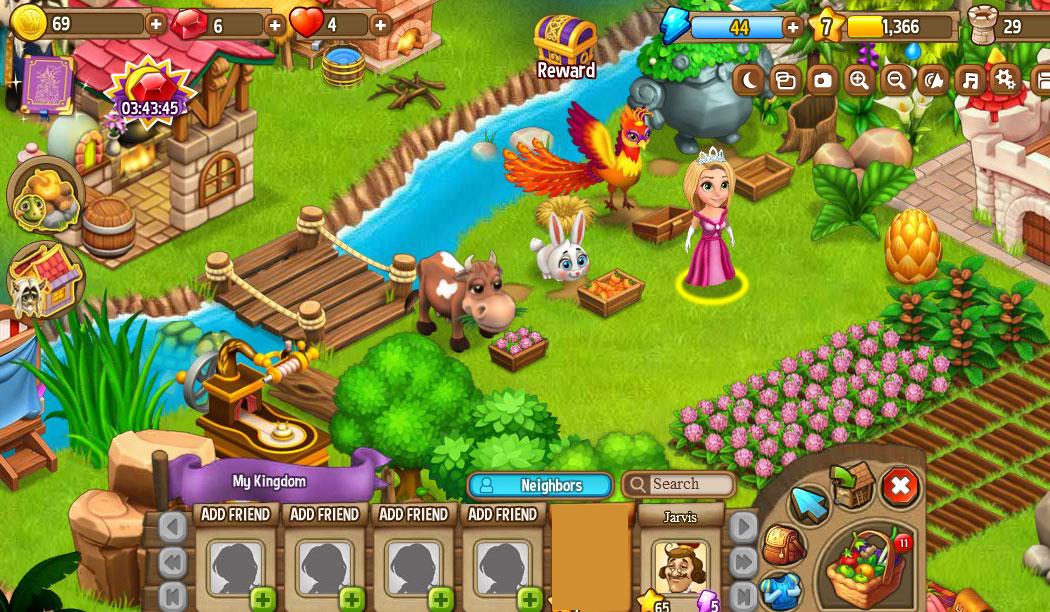The width and height of the screenshot is (1050, 612).
Task: Add more gold coins with the plus button
Action: (x=156, y=23)
